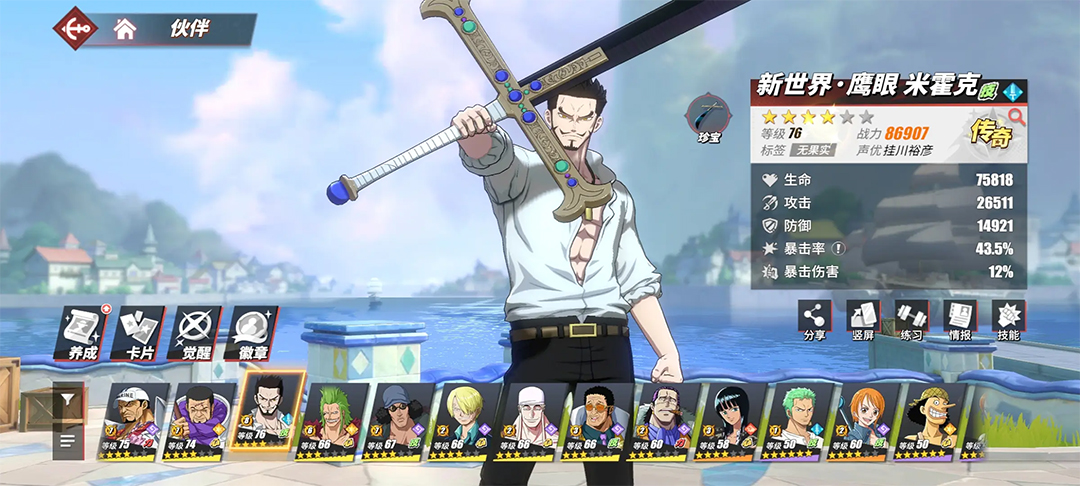Go back using the anchor button
This screenshot has height=486, width=1080.
click(x=76, y=28)
